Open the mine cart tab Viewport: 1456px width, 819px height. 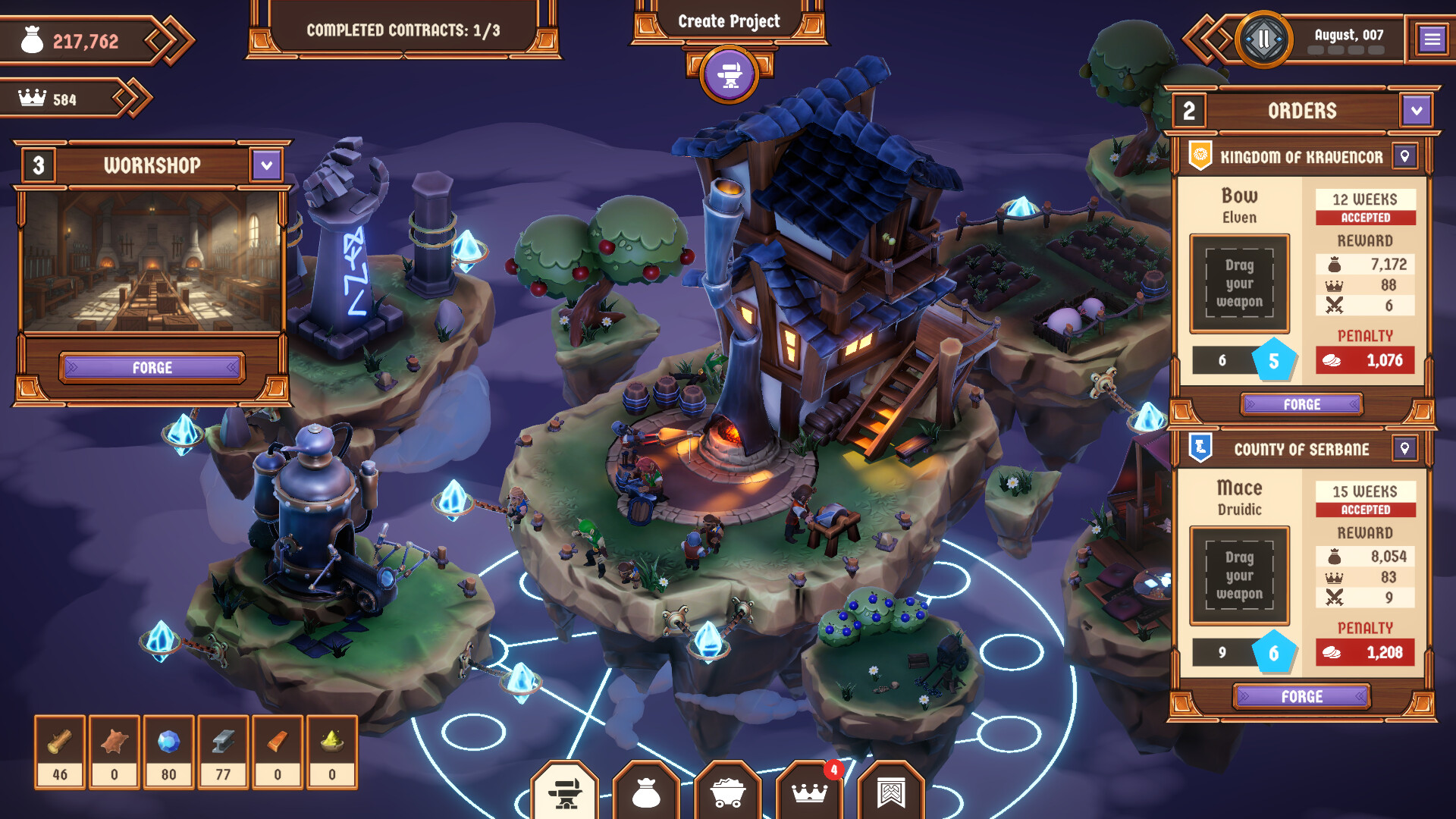(728, 792)
